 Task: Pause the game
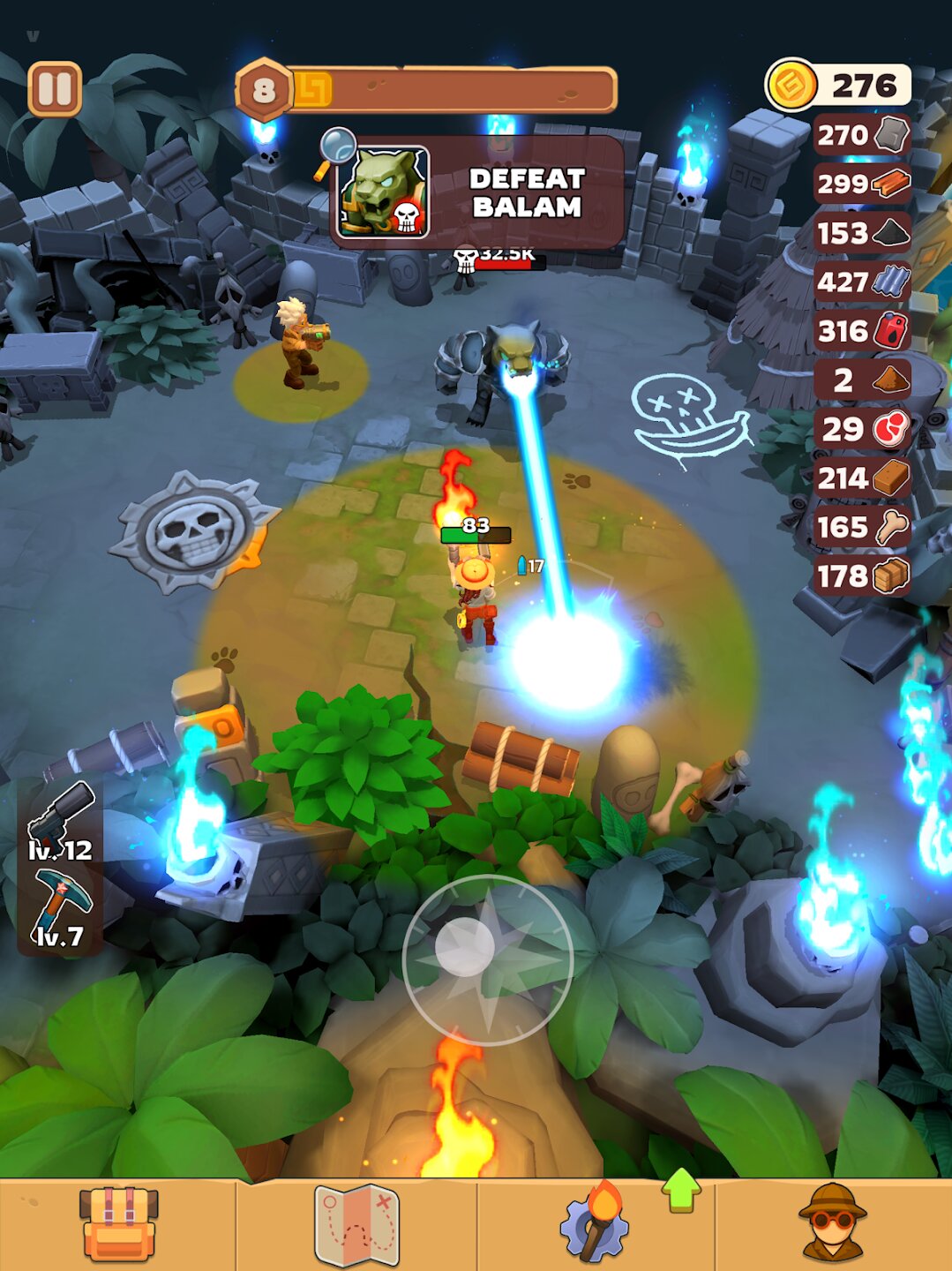point(55,89)
